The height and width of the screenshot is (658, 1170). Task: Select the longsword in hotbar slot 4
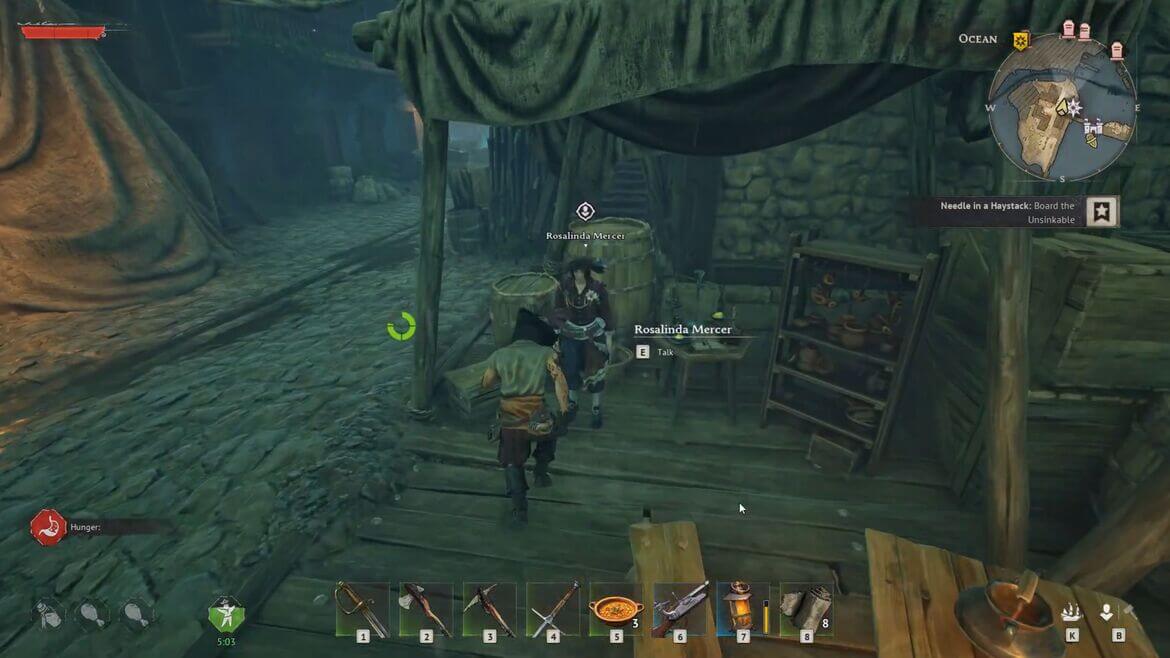tap(553, 609)
